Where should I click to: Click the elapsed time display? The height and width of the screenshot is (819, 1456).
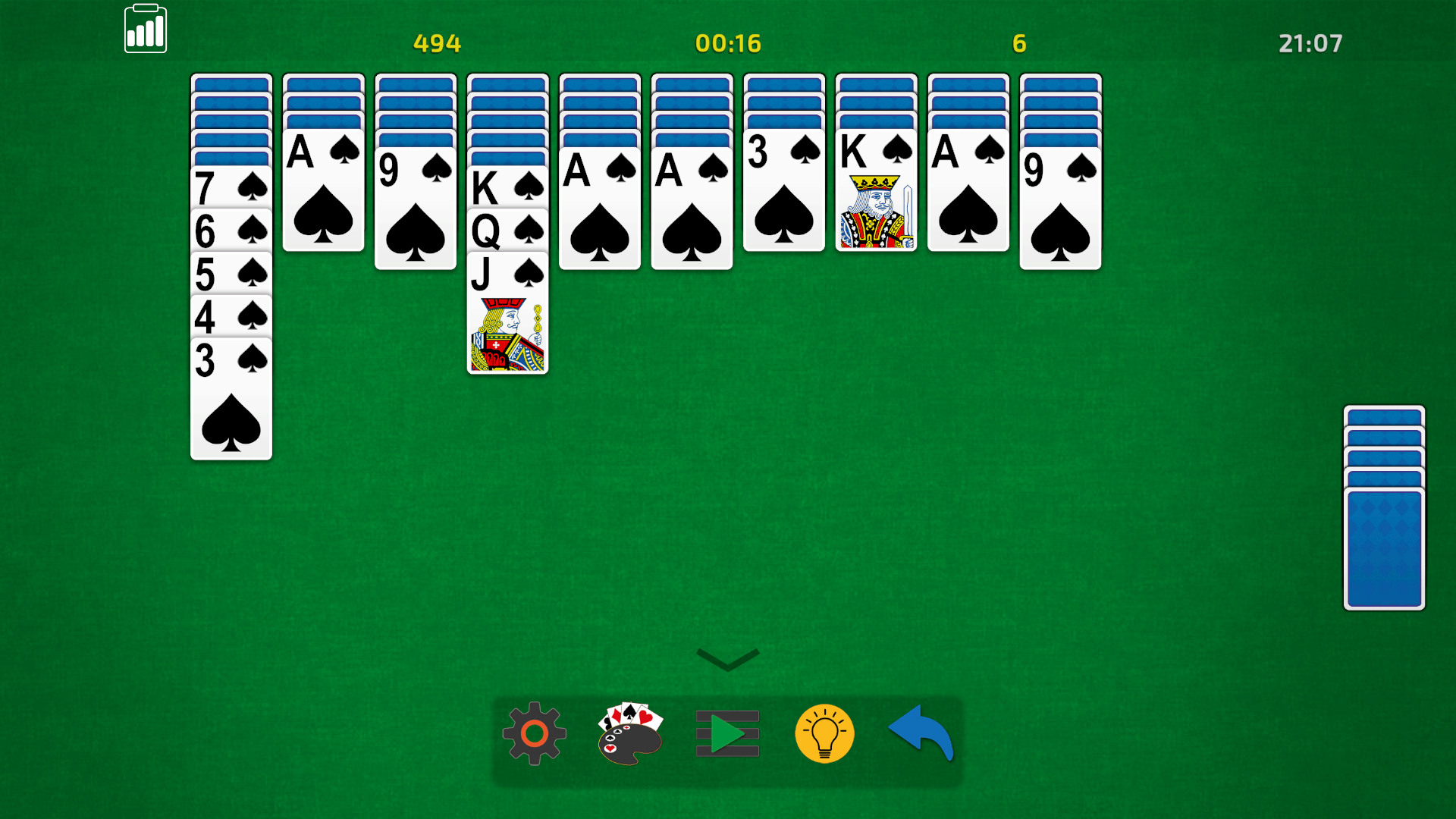(727, 43)
